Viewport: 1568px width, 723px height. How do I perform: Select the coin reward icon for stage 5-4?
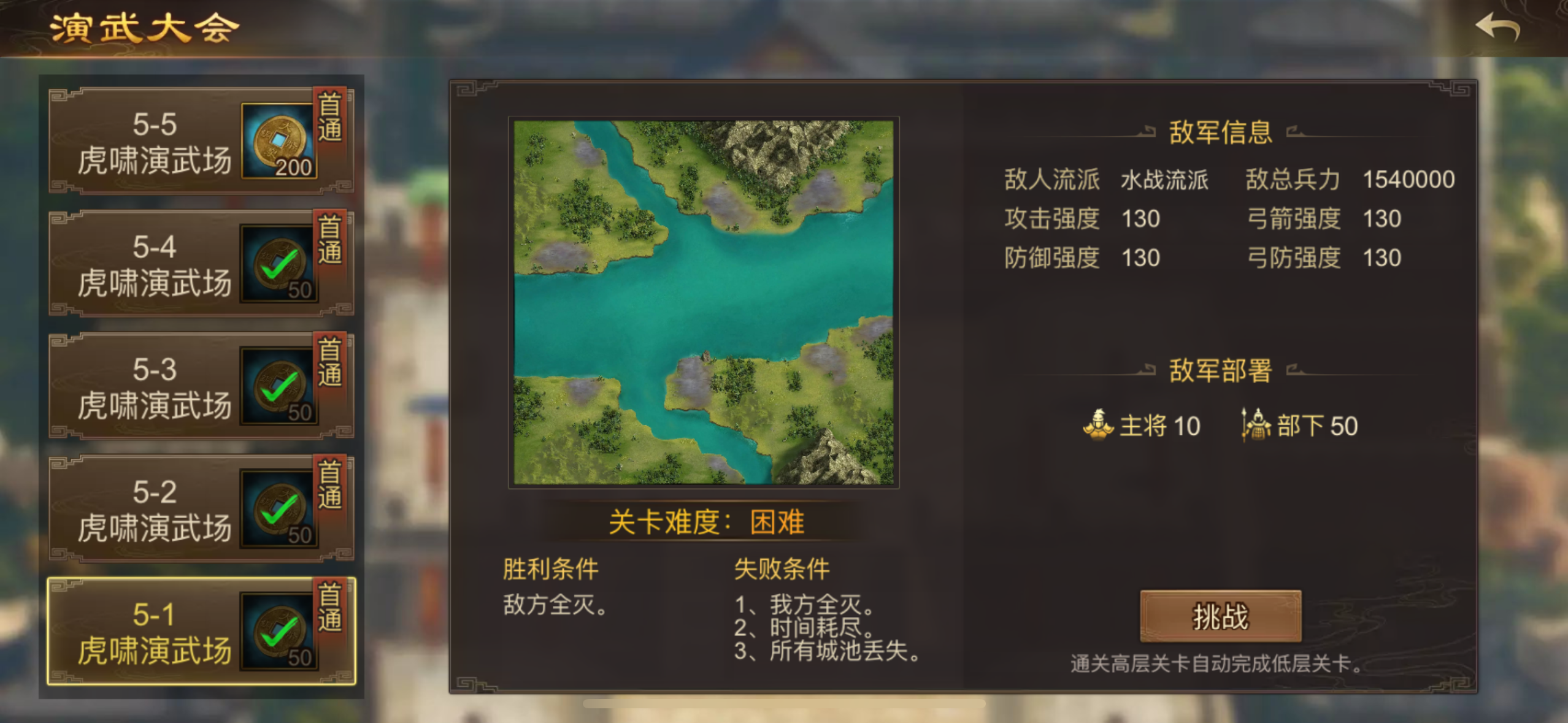pos(279,262)
